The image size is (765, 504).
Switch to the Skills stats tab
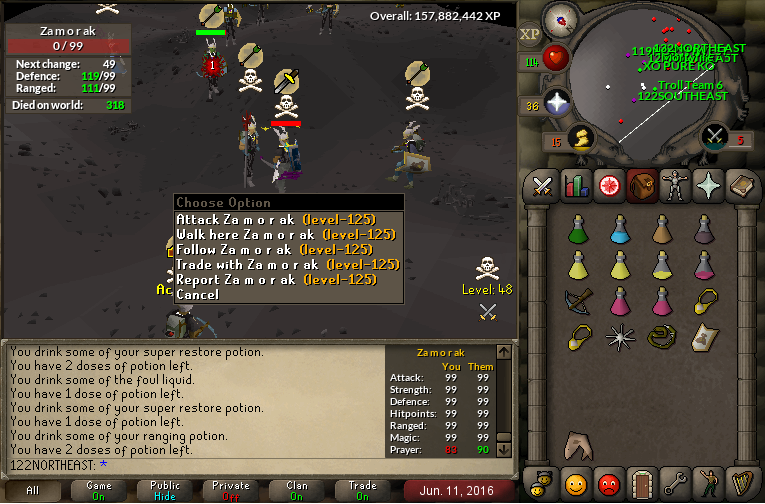(575, 186)
